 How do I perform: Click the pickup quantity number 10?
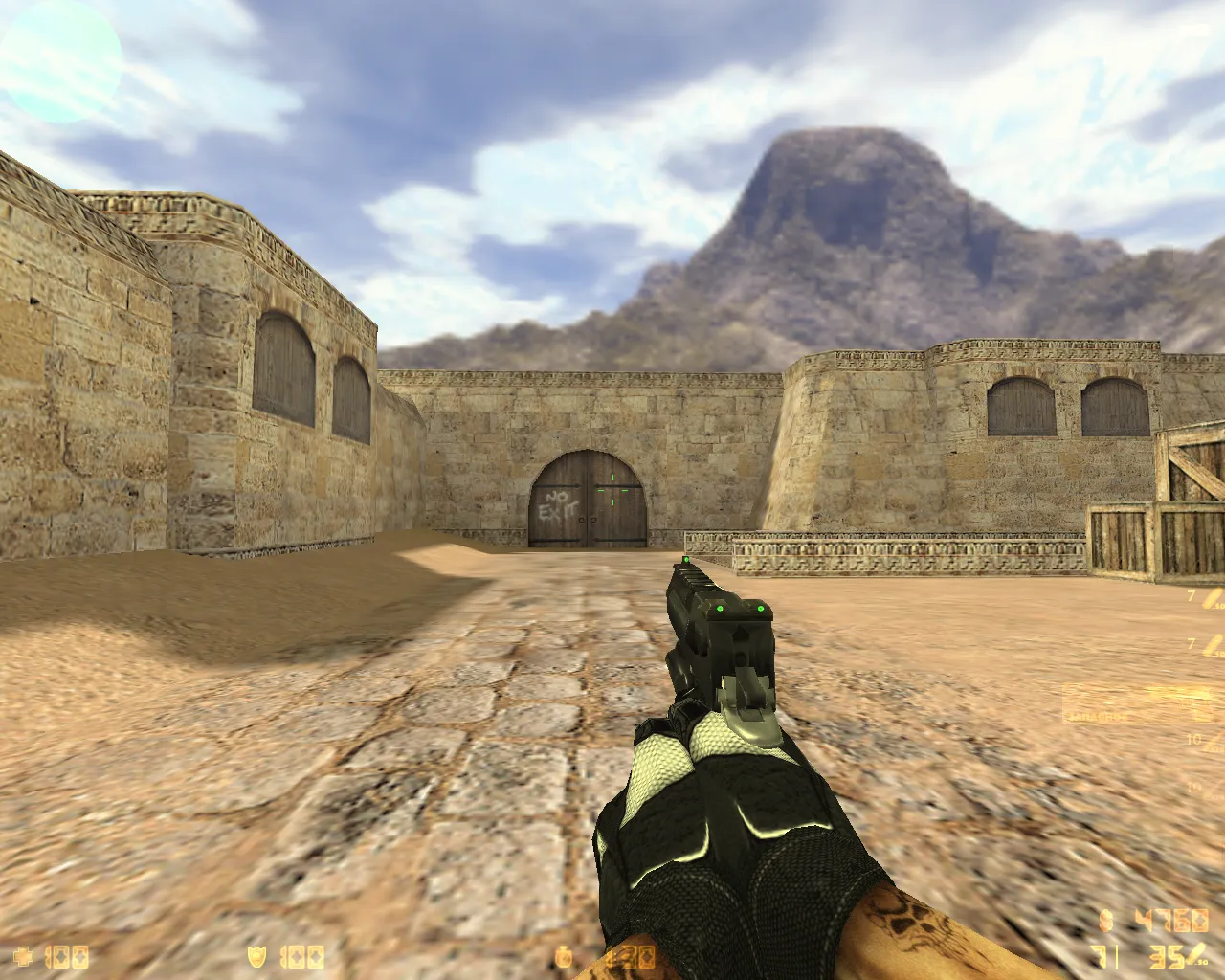(x=1193, y=740)
